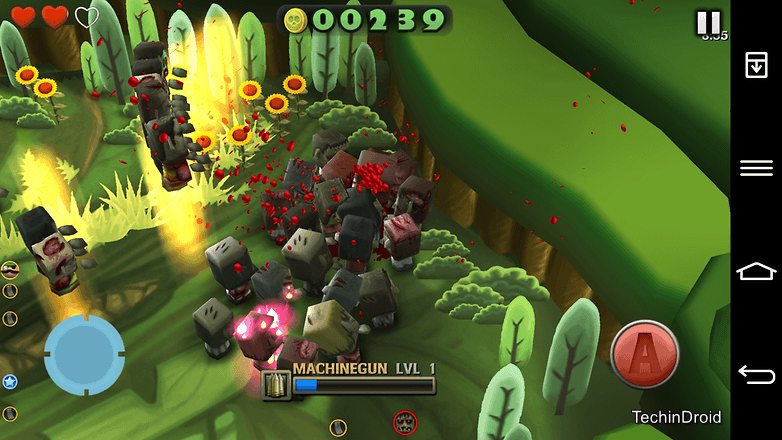Go back using the Android back arrow
This screenshot has height=440, width=782.
(x=756, y=374)
